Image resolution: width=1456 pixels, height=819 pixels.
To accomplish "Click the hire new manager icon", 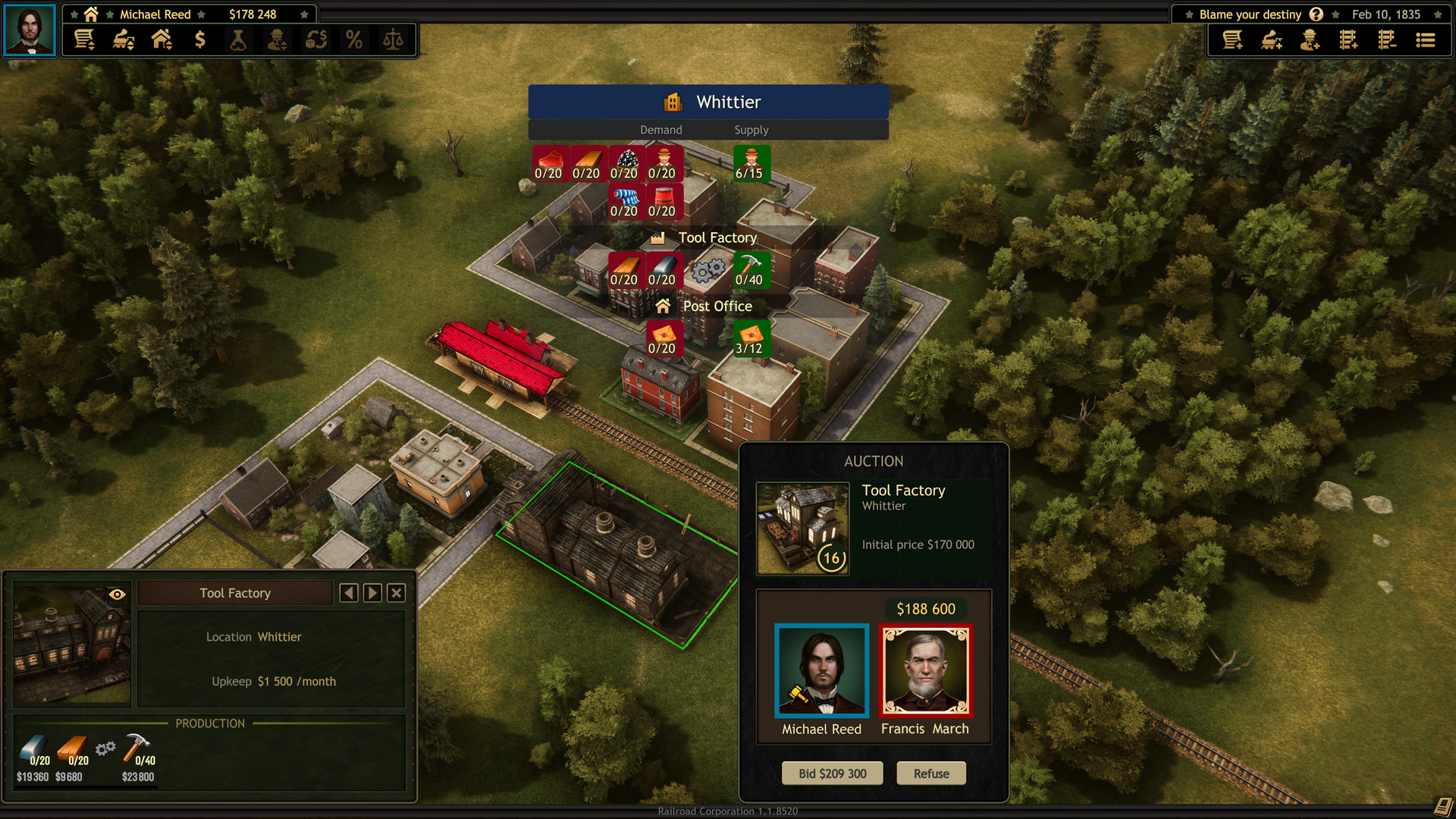I will 1310,39.
